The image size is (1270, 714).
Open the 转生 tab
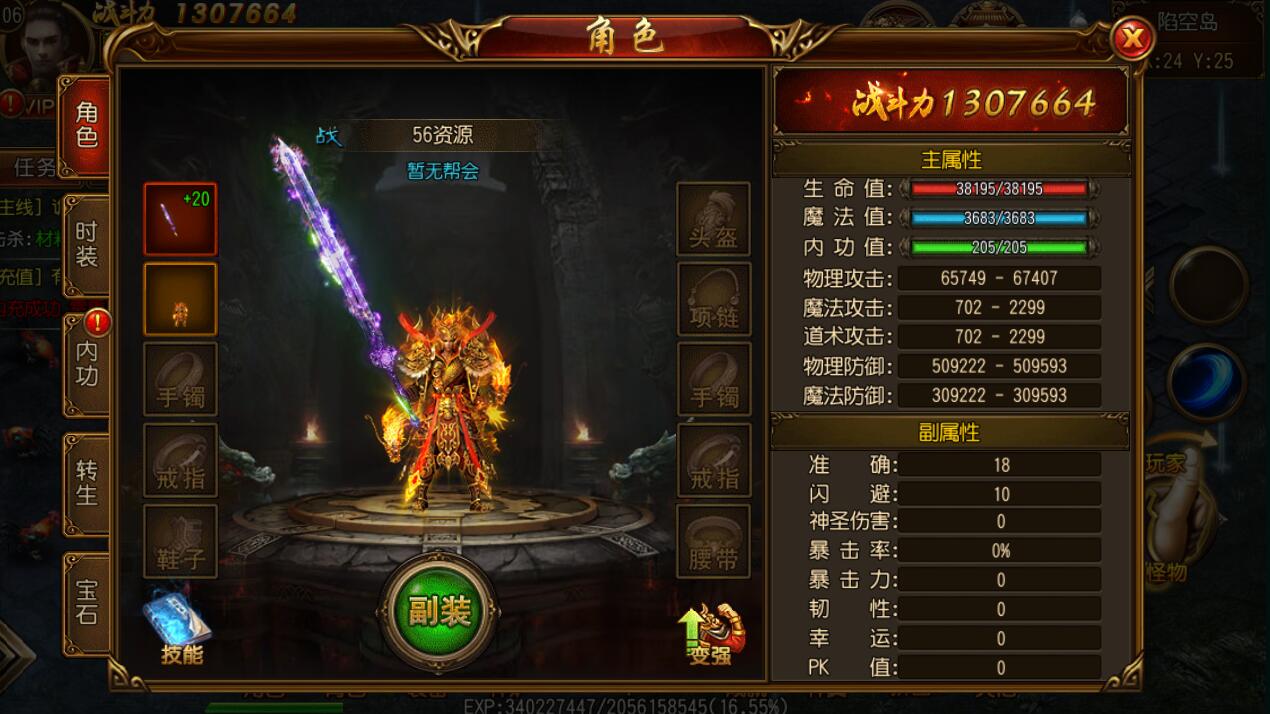tap(86, 483)
